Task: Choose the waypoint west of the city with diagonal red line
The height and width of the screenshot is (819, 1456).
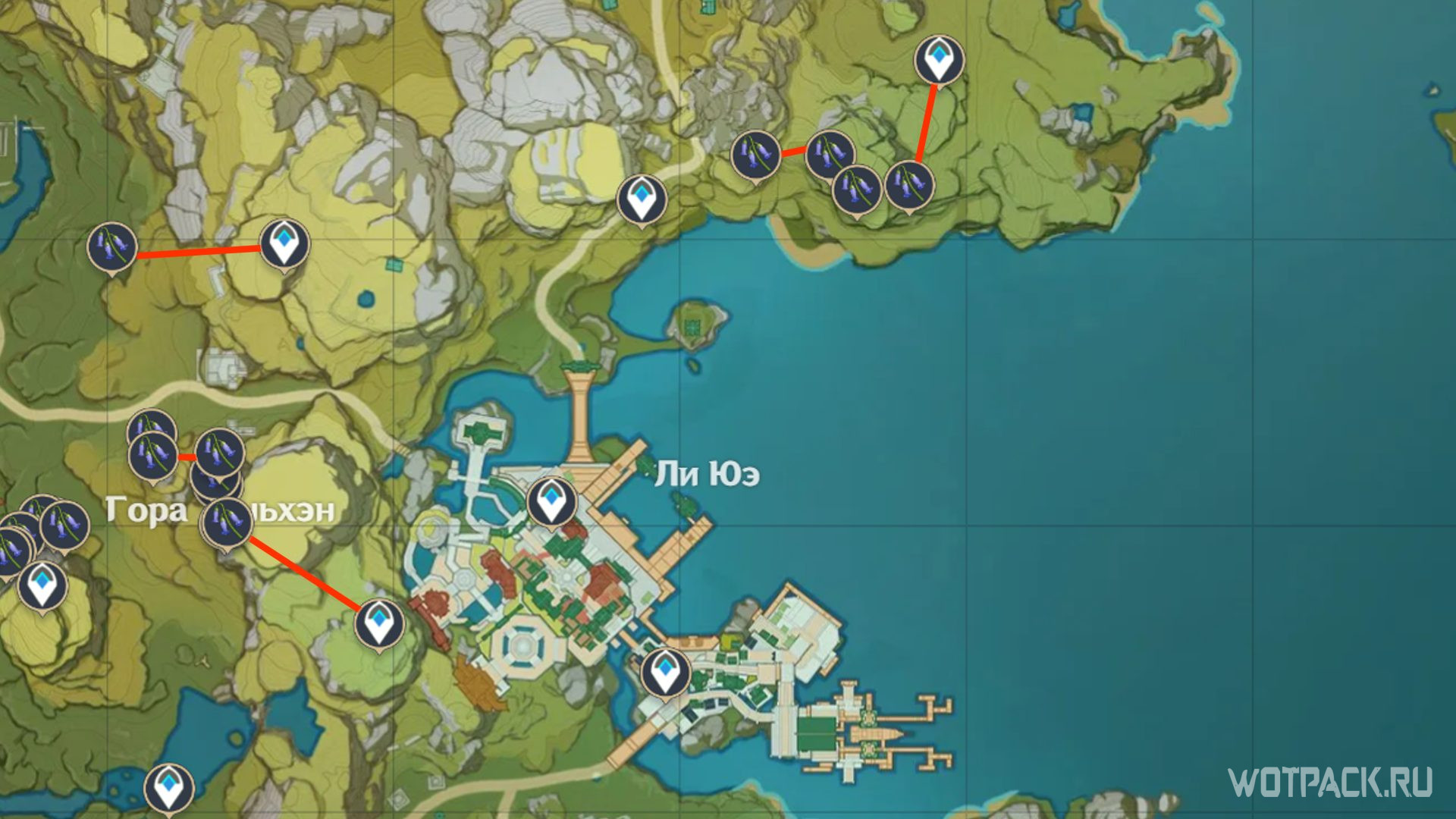Action: [x=379, y=623]
